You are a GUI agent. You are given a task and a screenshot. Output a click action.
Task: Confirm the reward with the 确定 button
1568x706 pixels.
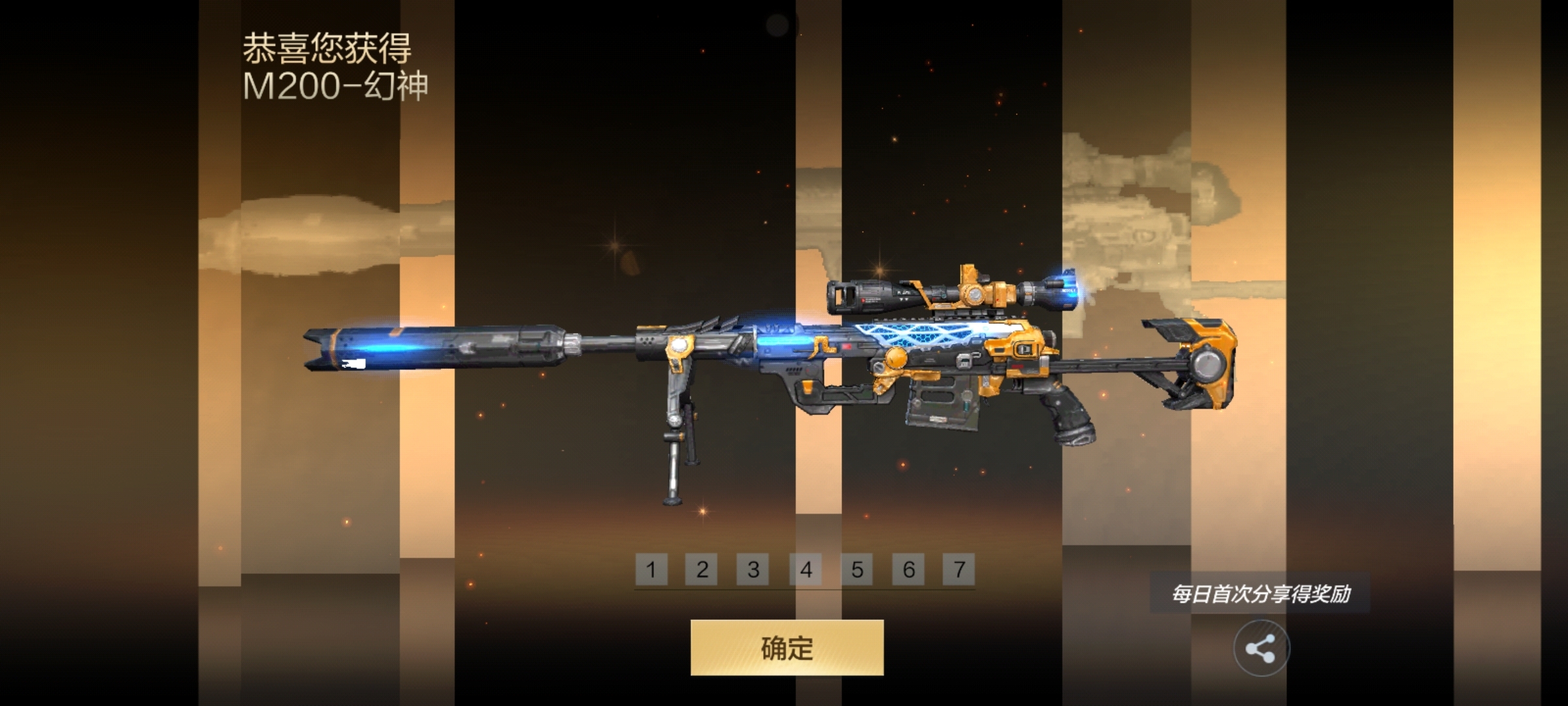[x=787, y=647]
